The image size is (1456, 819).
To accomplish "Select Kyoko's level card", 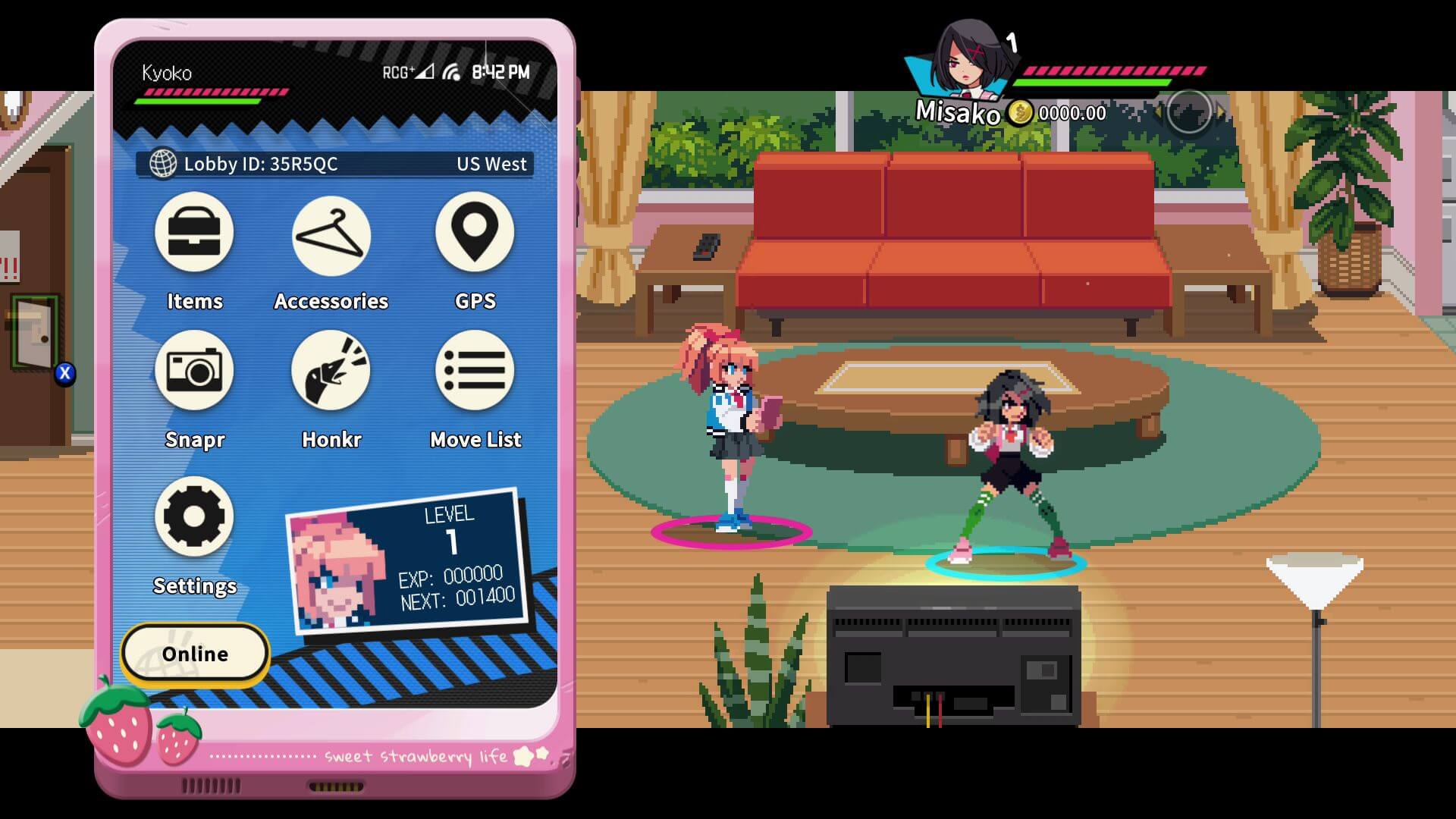I will 408,562.
